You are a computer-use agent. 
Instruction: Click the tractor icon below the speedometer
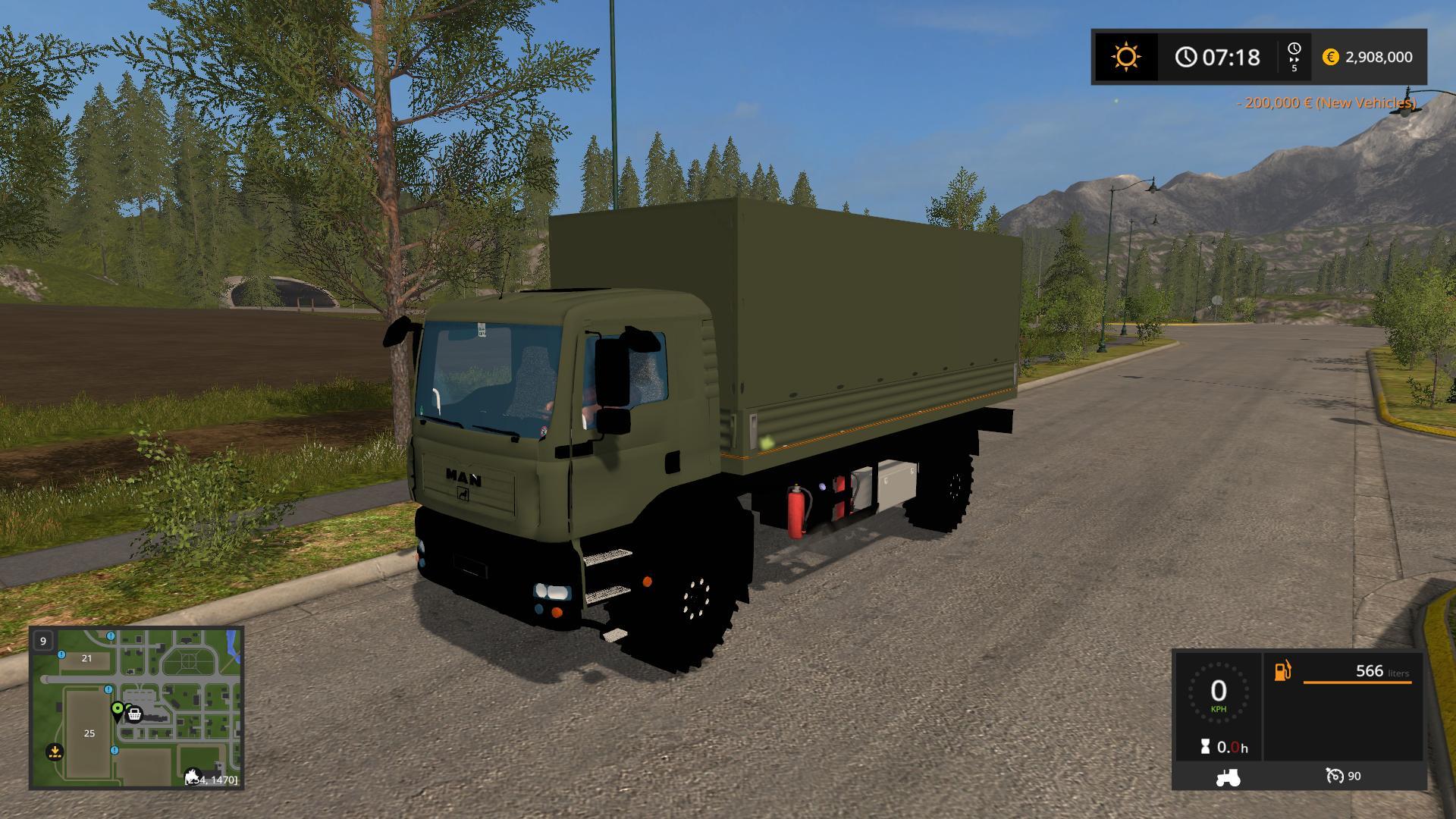[x=1227, y=778]
